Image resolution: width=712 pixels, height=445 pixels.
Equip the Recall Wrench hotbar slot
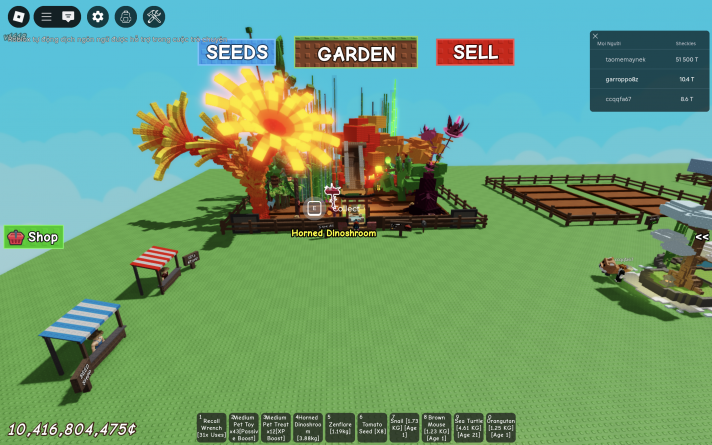pos(213,428)
